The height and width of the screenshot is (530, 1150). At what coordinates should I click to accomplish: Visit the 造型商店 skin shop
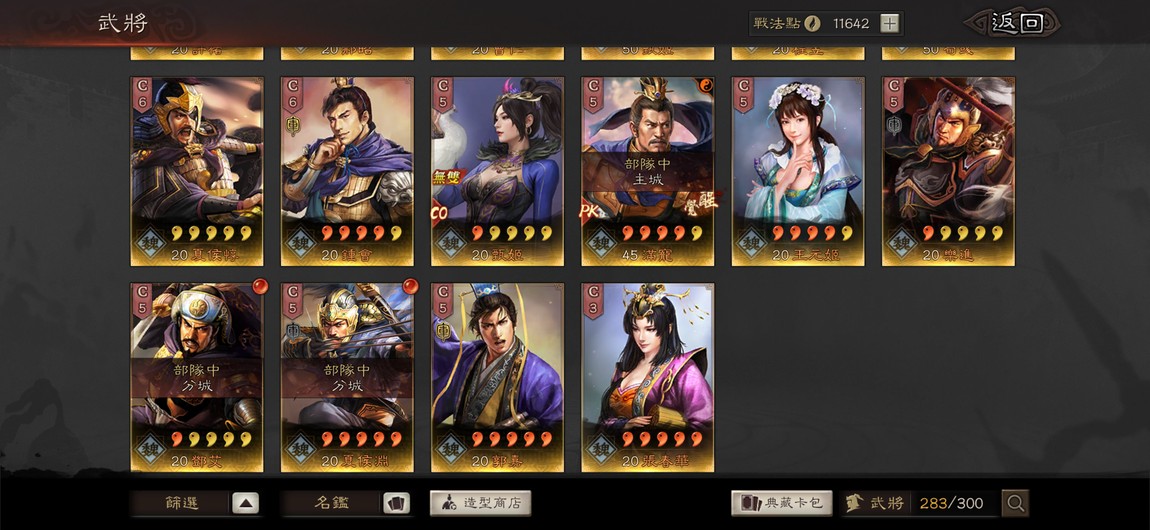480,503
